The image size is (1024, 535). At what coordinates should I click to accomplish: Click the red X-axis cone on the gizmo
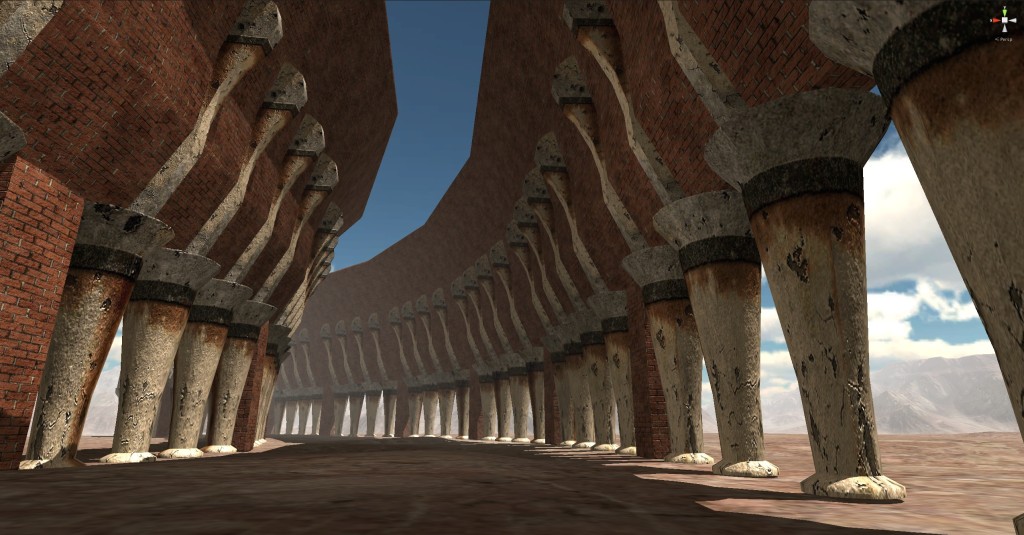click(994, 20)
